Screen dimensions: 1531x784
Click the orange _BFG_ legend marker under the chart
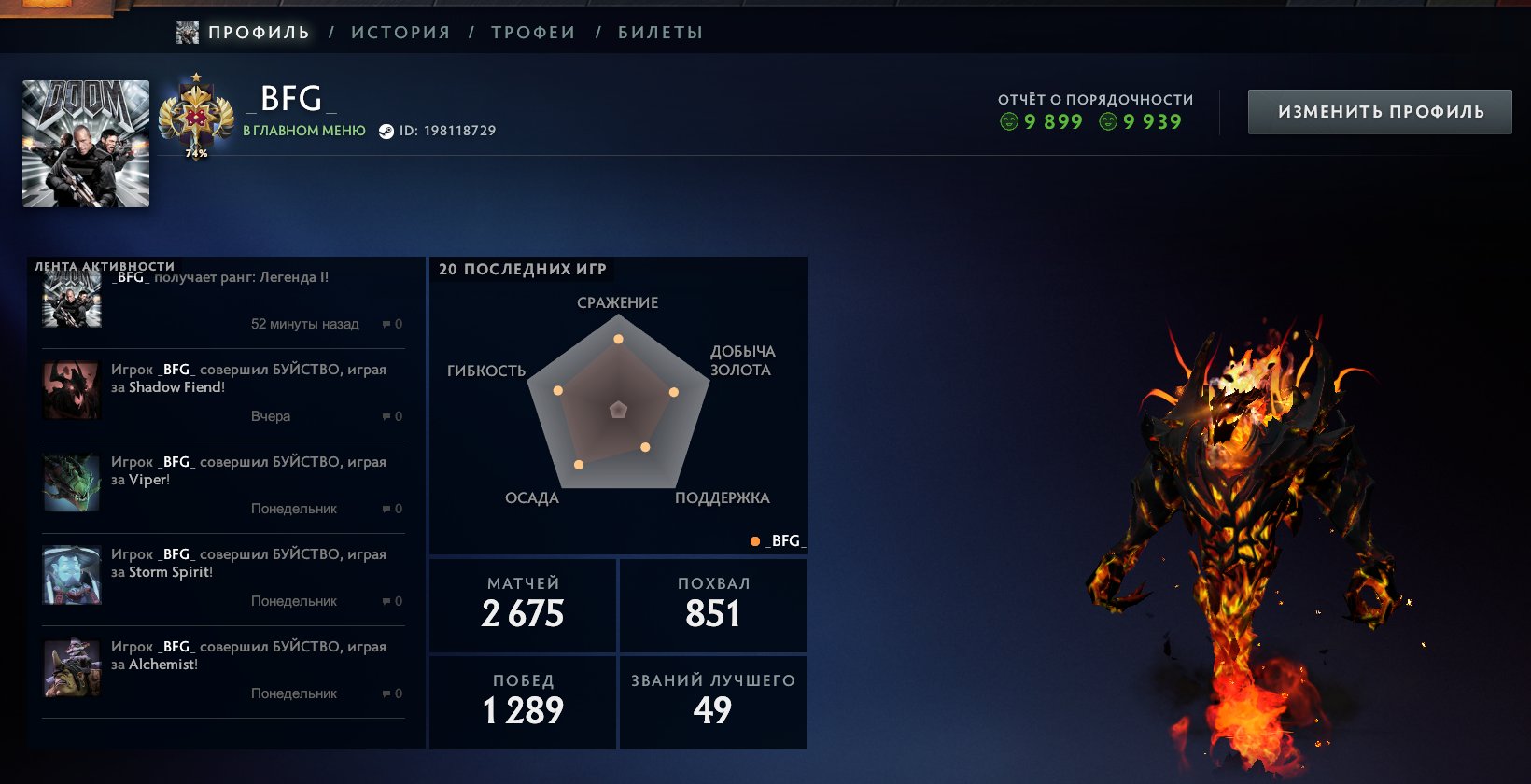coord(754,539)
